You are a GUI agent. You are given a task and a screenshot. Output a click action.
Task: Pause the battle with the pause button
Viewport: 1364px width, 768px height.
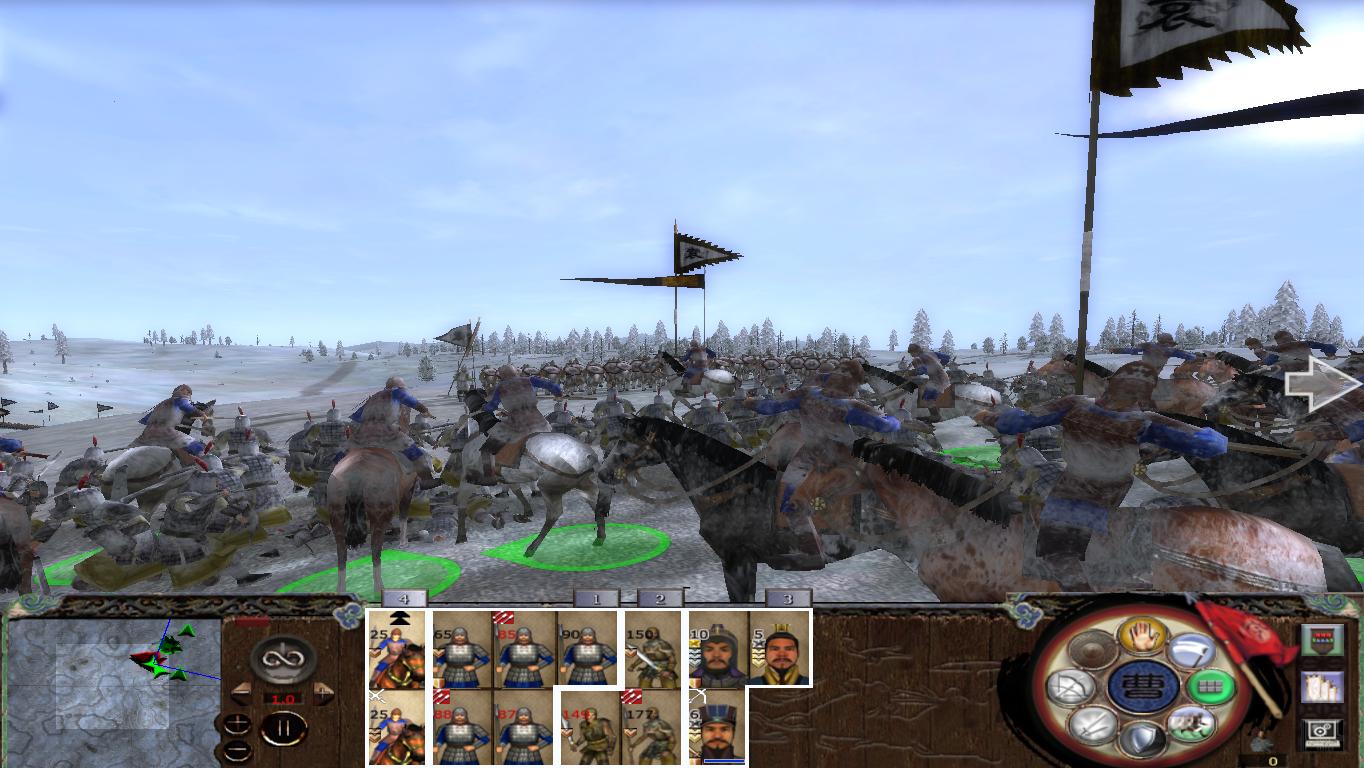283,729
